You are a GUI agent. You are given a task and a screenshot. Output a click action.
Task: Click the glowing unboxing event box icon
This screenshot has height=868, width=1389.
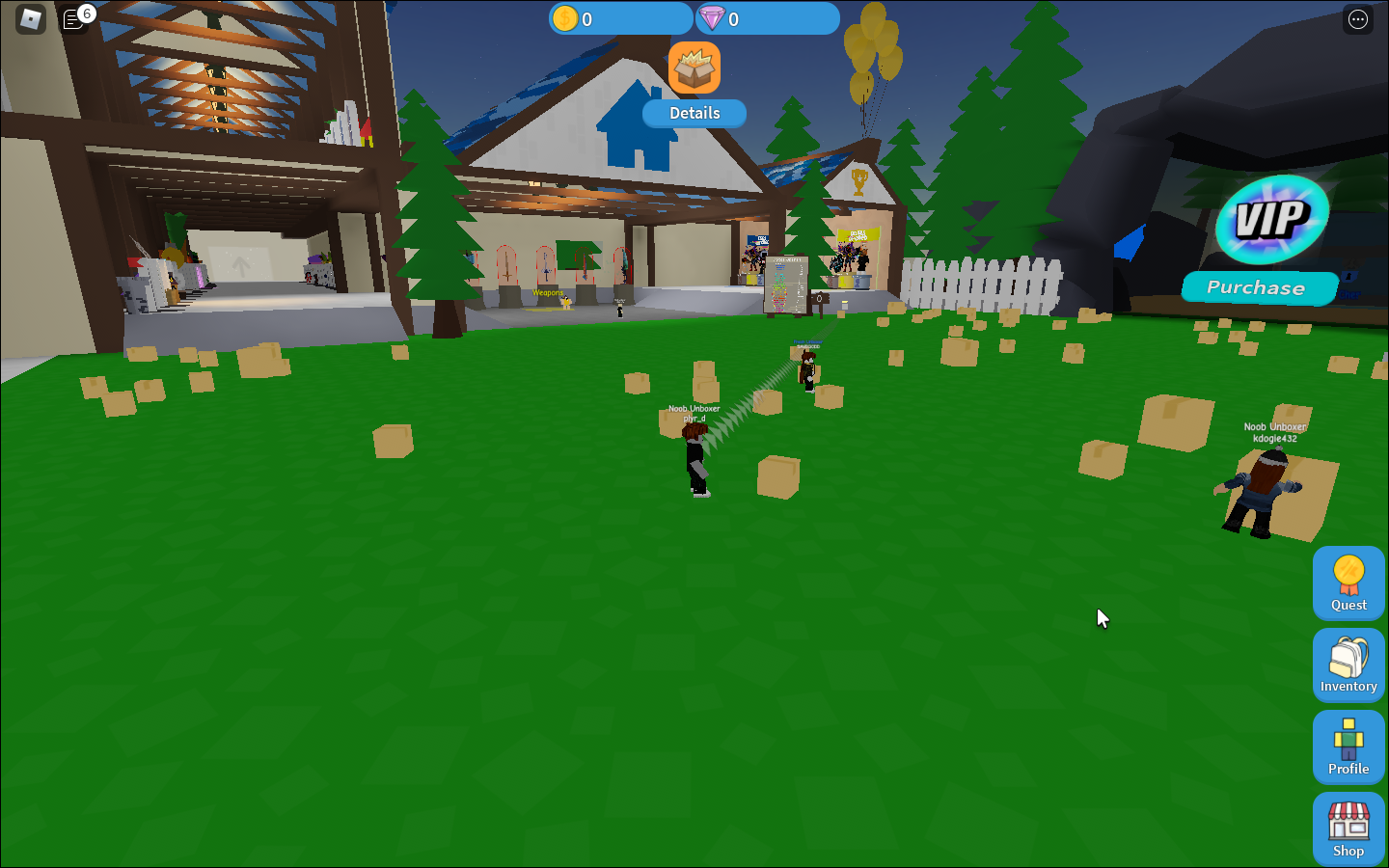tap(694, 67)
